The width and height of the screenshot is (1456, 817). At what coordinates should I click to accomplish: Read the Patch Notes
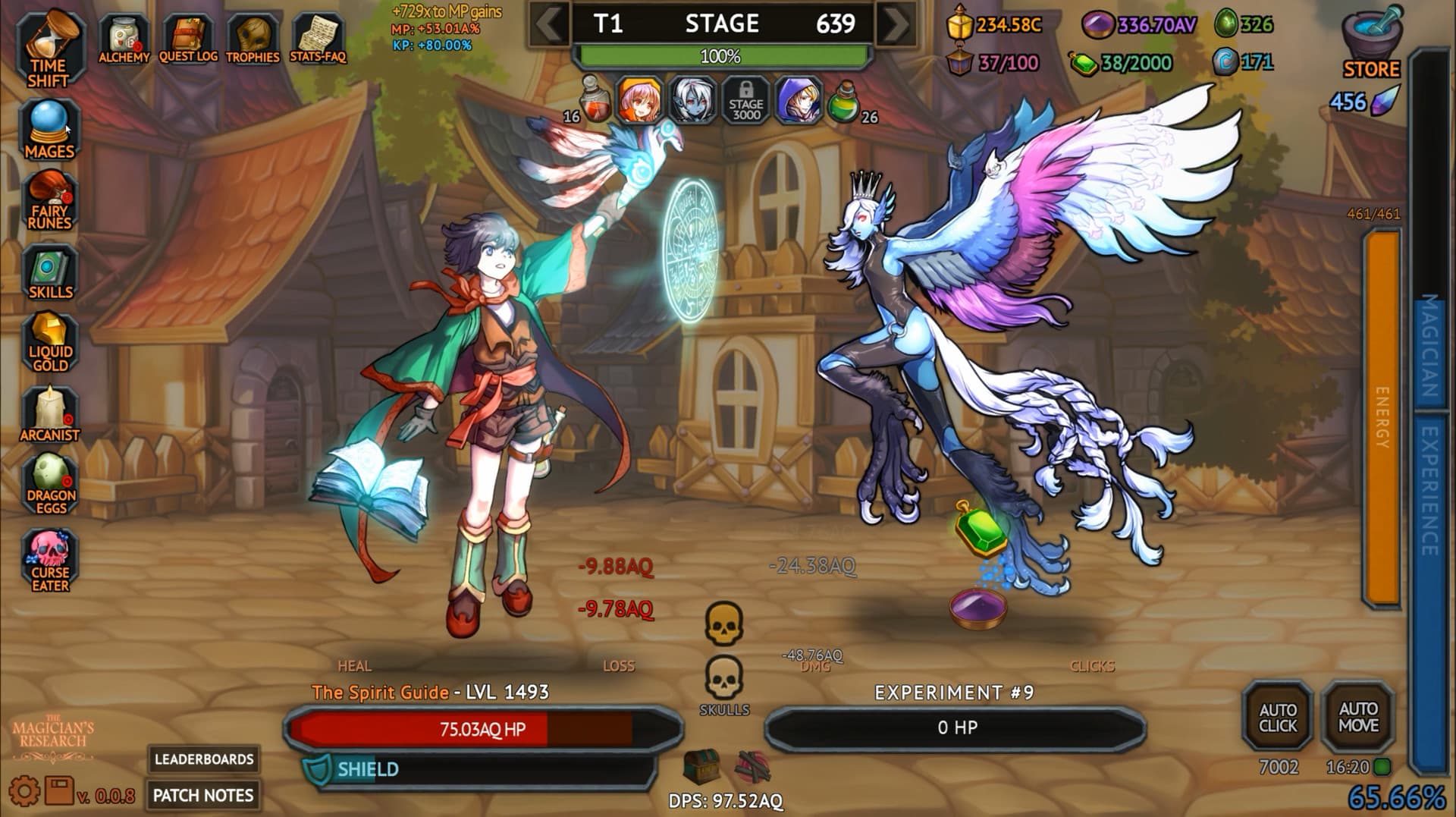203,796
